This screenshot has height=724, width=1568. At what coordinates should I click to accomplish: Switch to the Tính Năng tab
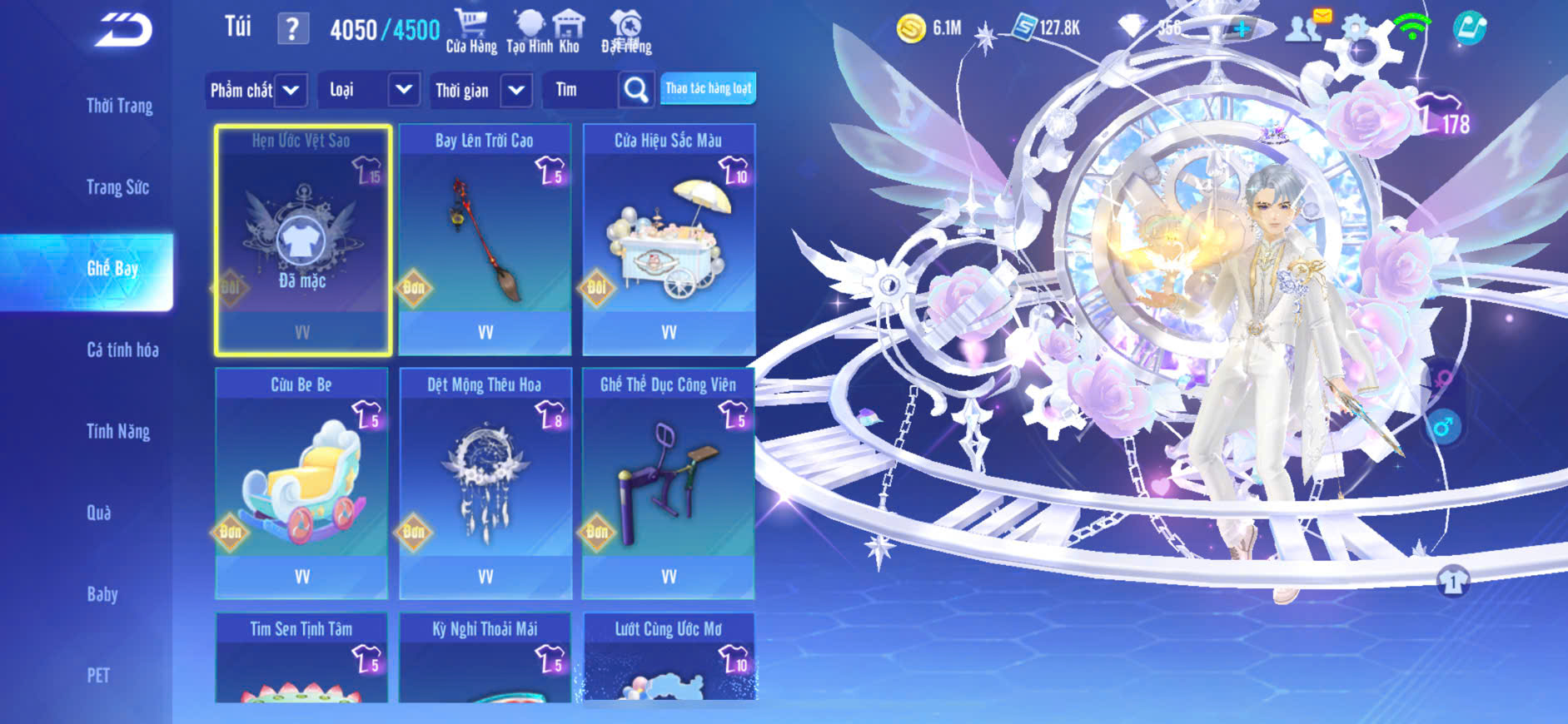click(118, 431)
